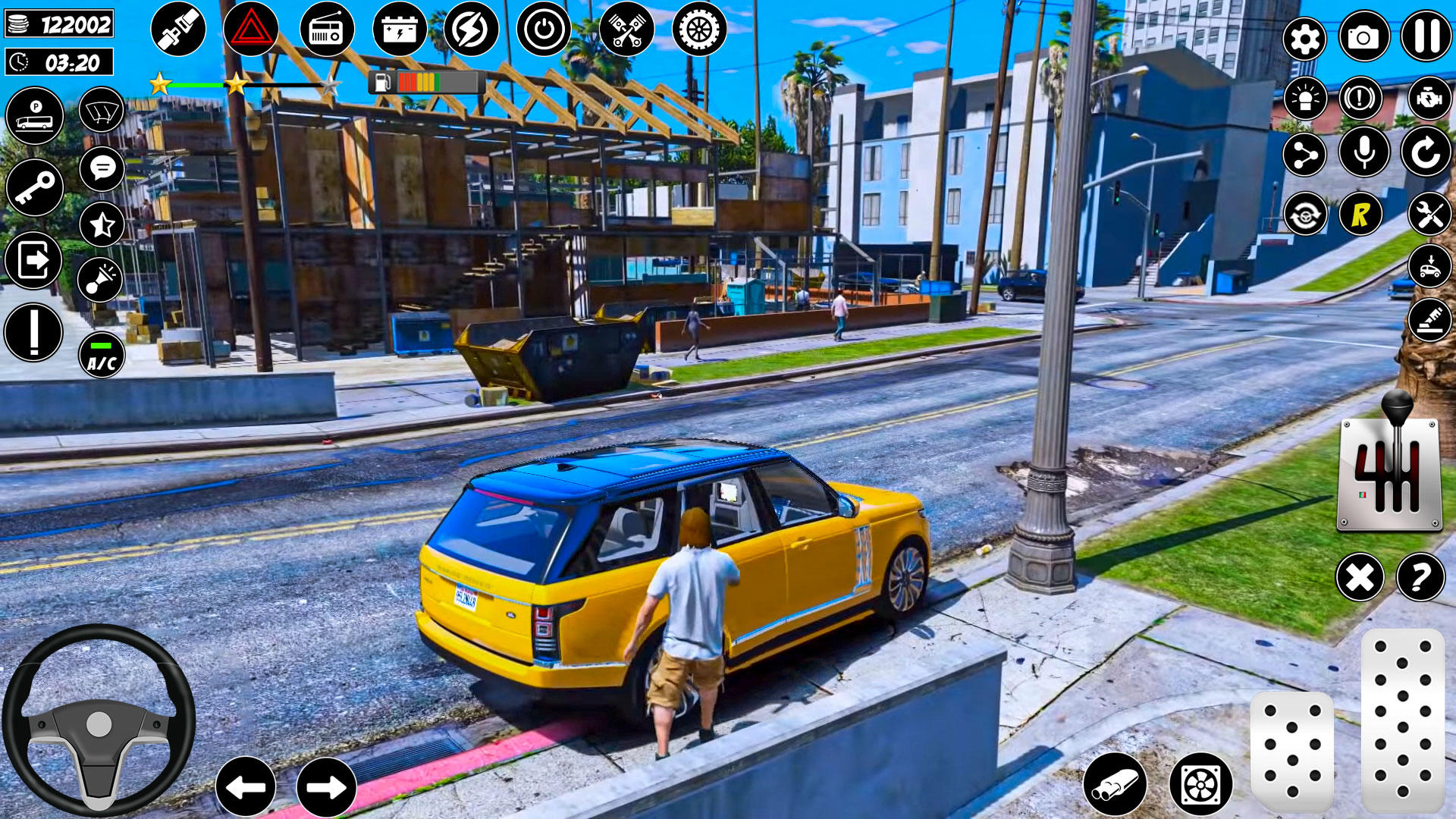
Task: Exit the vehicle with the door icon
Action: pos(33,260)
